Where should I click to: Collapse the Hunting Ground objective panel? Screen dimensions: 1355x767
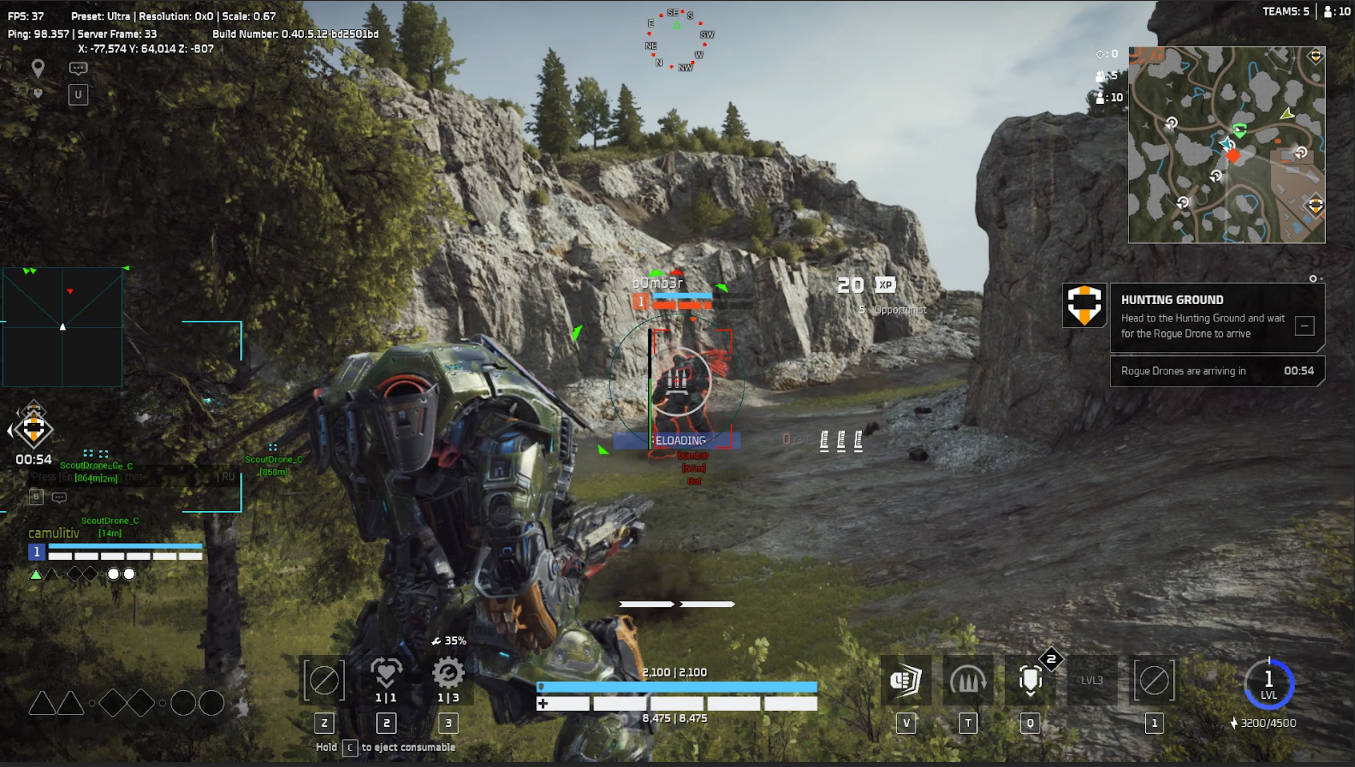1303,325
